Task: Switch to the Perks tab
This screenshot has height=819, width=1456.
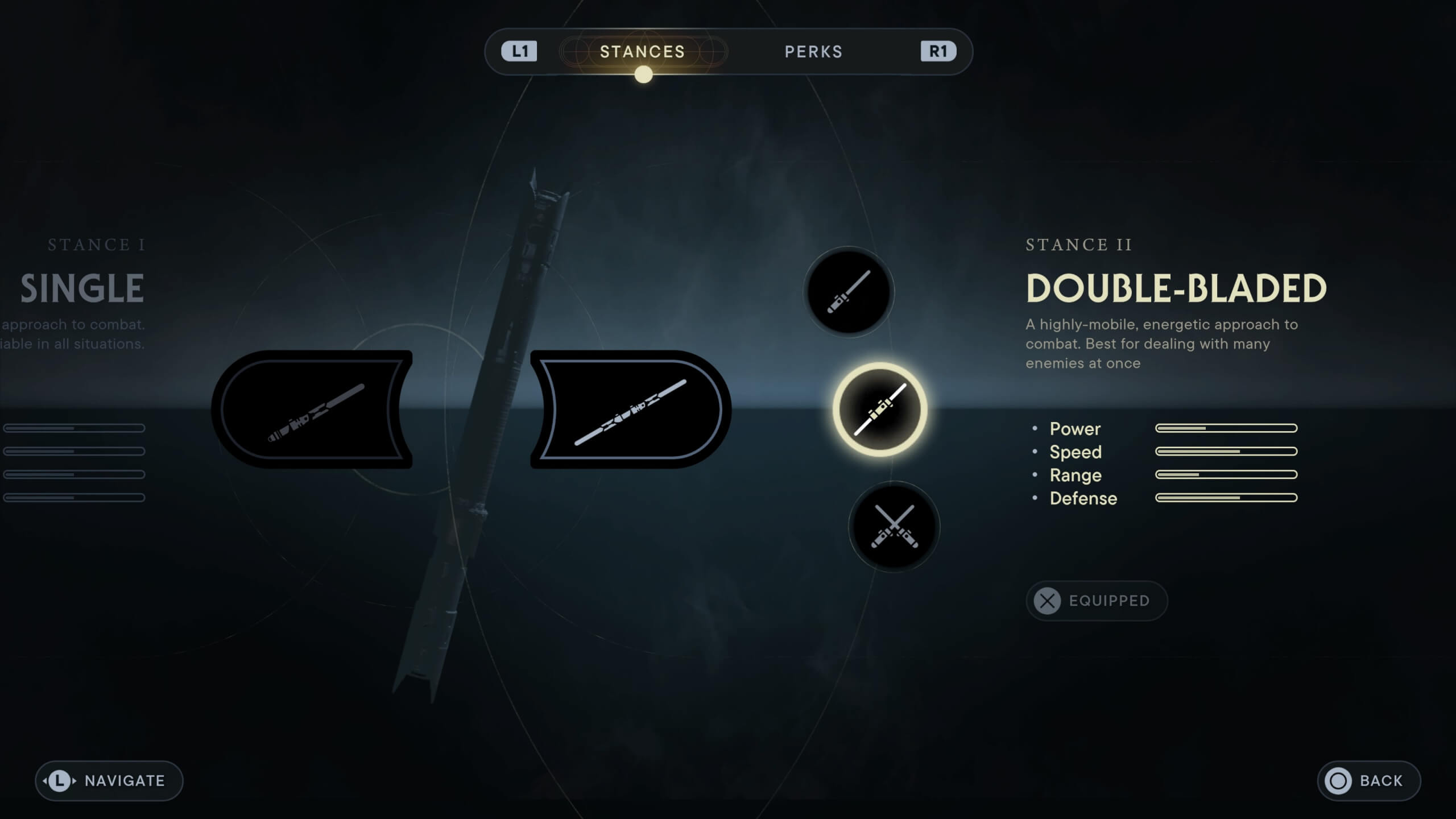Action: pyautogui.click(x=813, y=51)
